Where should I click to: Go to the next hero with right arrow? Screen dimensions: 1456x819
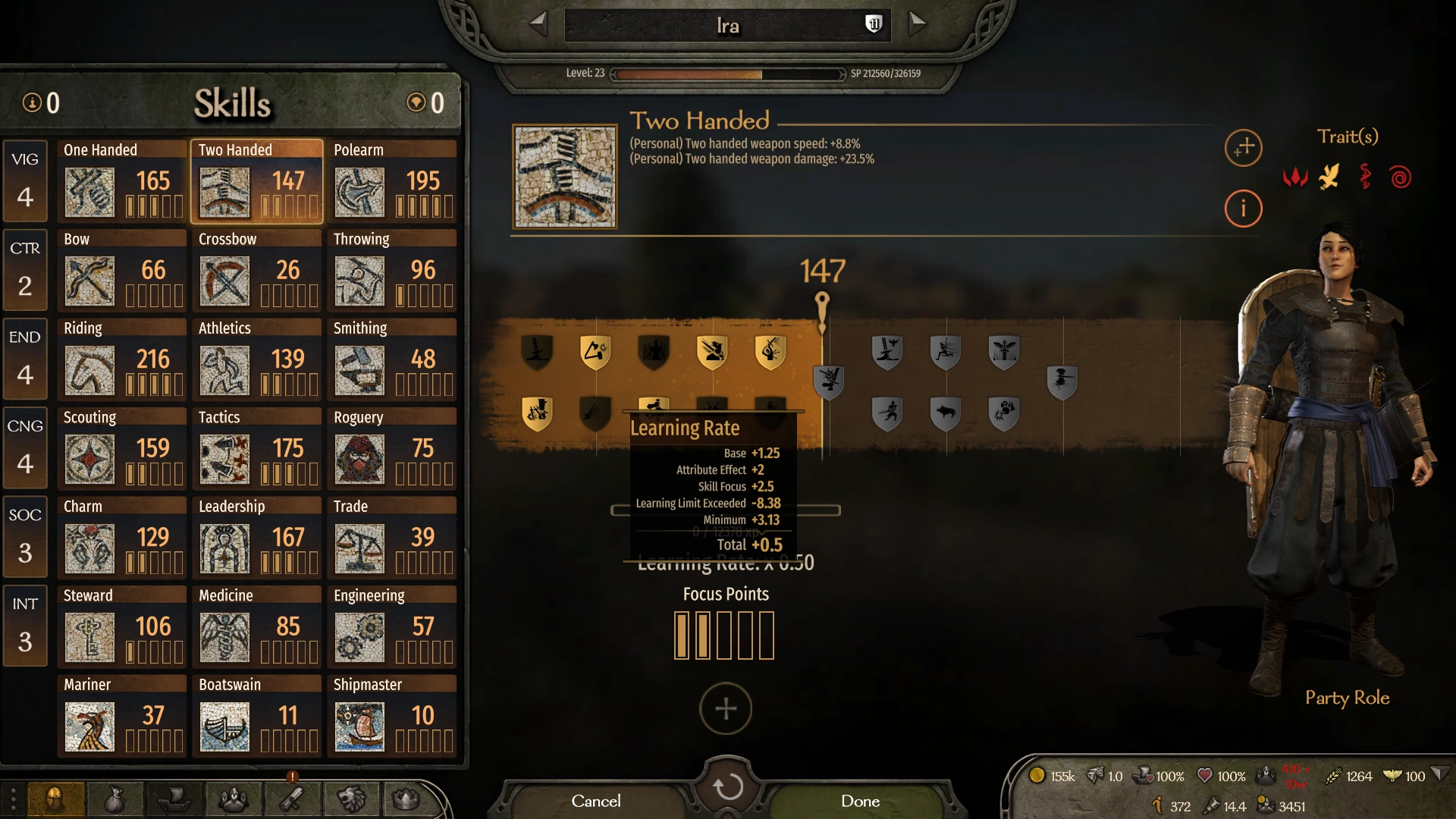click(x=917, y=24)
